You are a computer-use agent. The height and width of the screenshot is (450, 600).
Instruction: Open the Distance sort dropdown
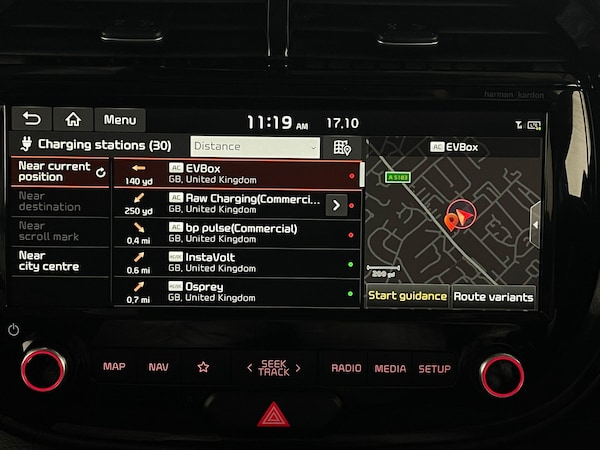click(x=255, y=147)
